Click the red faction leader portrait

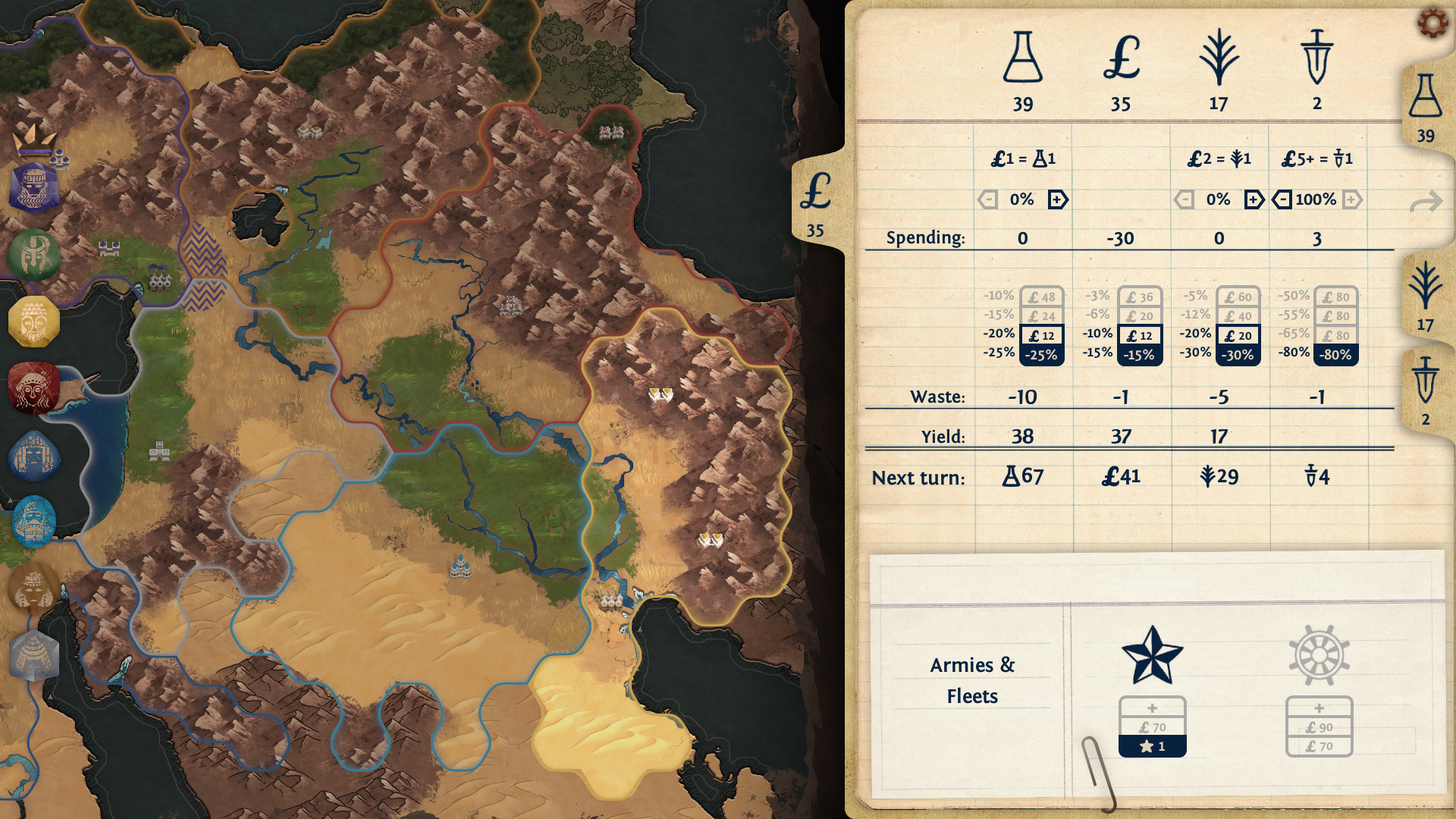click(x=33, y=388)
